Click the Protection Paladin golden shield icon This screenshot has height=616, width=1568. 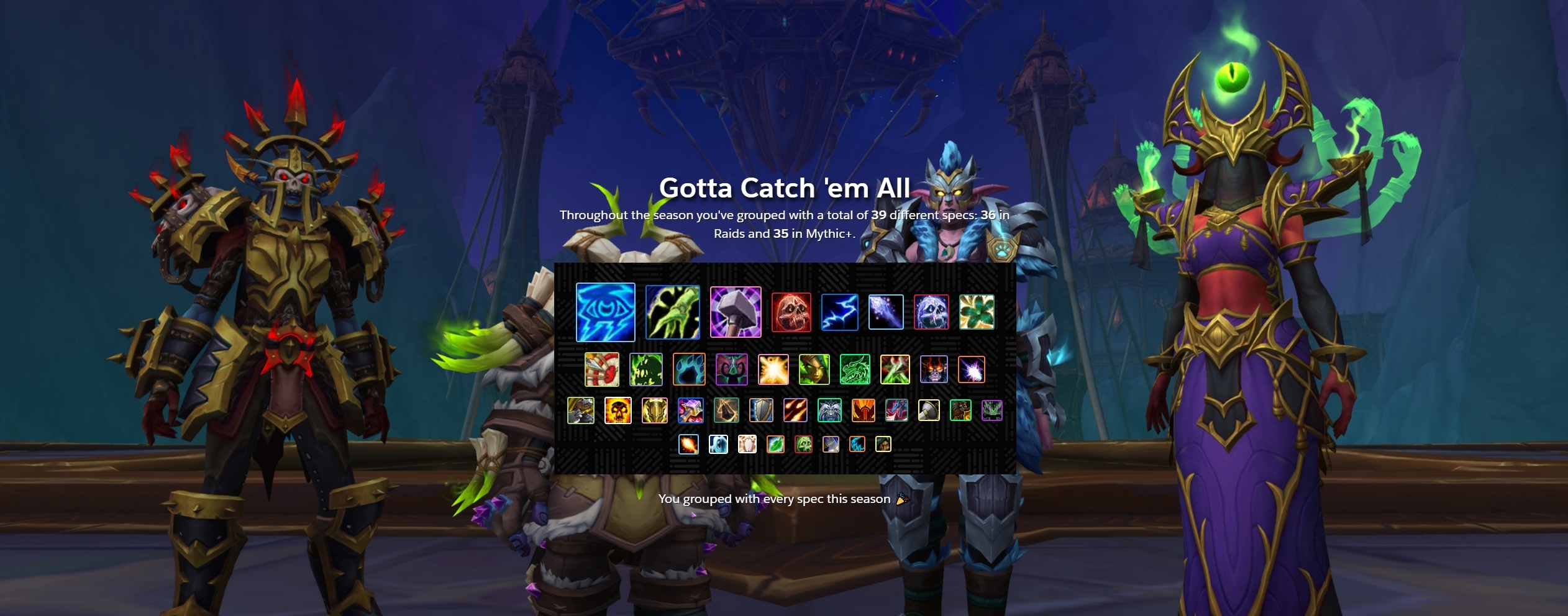[654, 412]
